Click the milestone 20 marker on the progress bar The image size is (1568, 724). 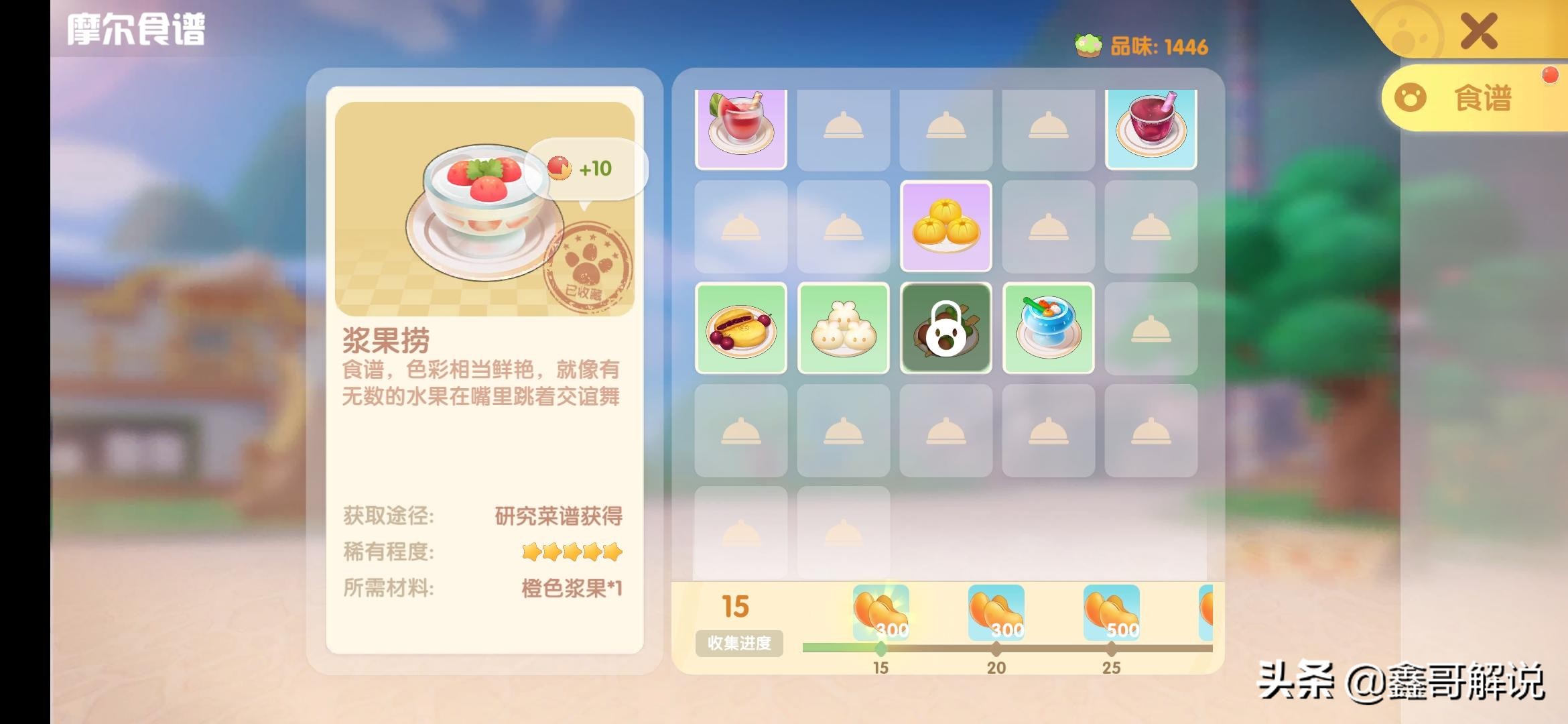(x=997, y=648)
